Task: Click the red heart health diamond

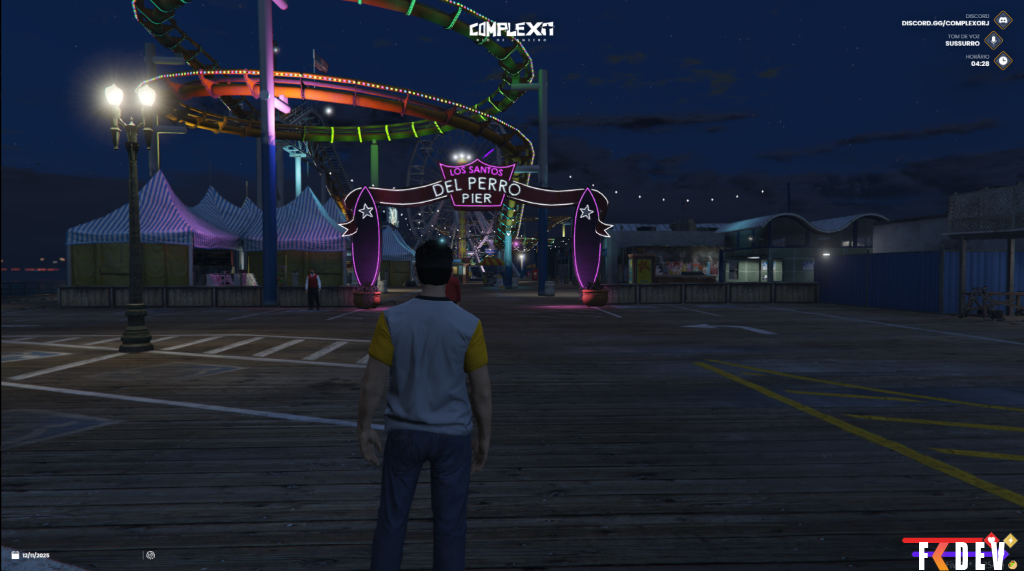Action: [991, 537]
